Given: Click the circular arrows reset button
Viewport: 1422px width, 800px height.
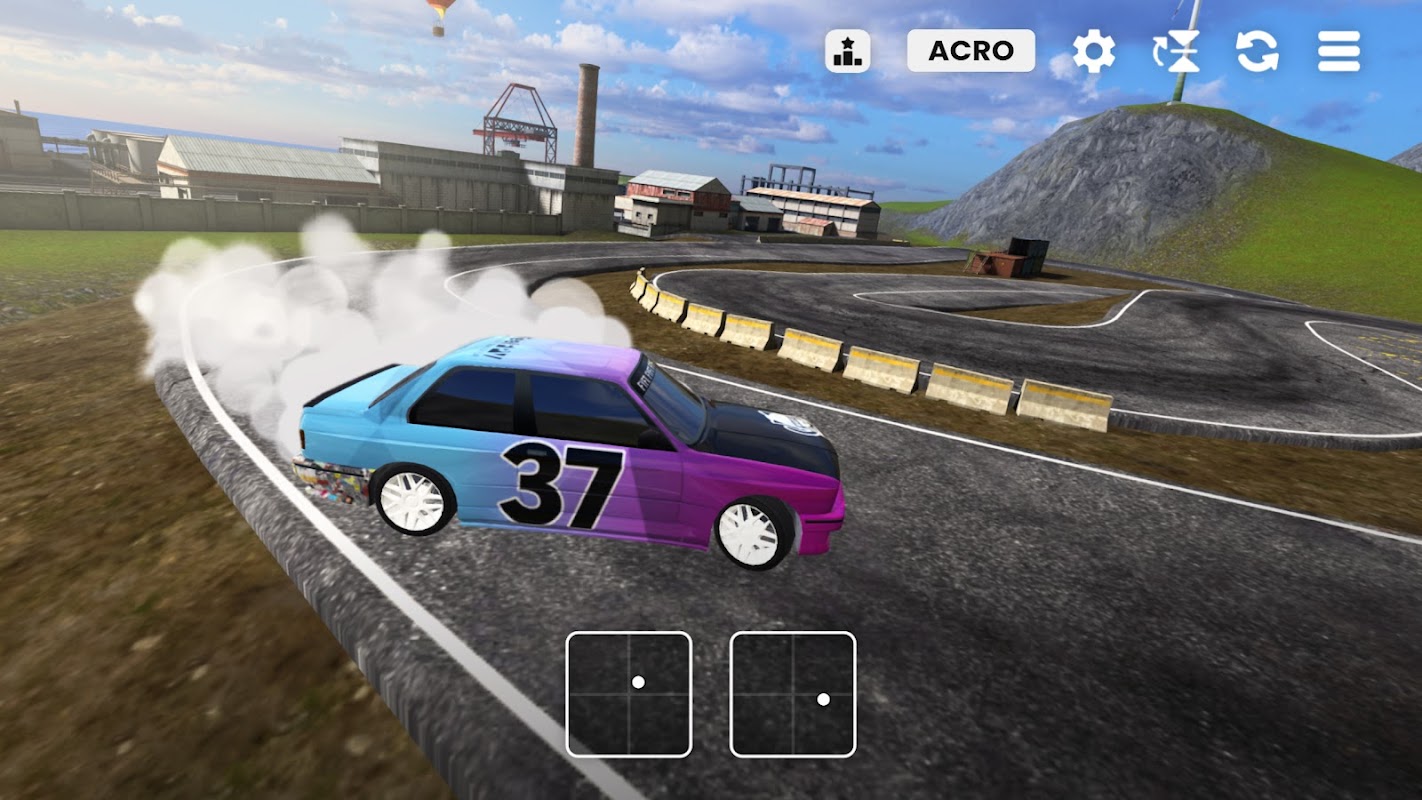Looking at the screenshot, I should coord(1257,51).
